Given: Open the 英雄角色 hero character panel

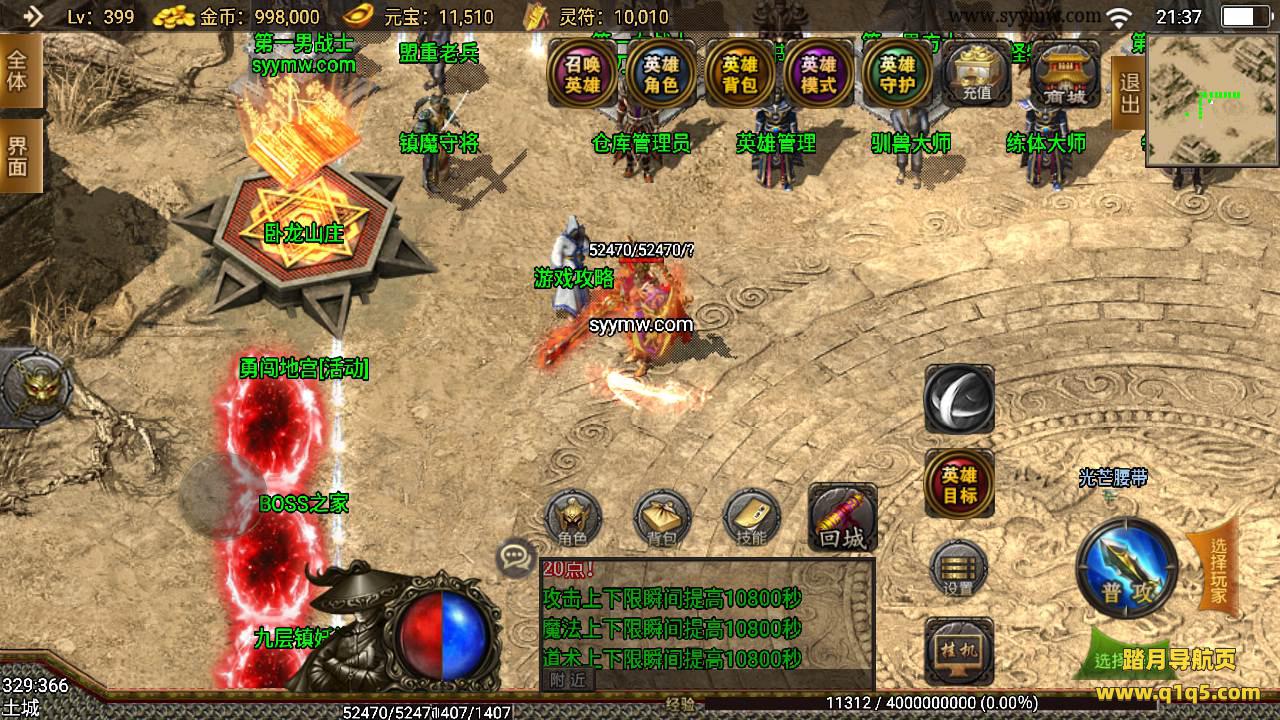Looking at the screenshot, I should click(x=660, y=73).
